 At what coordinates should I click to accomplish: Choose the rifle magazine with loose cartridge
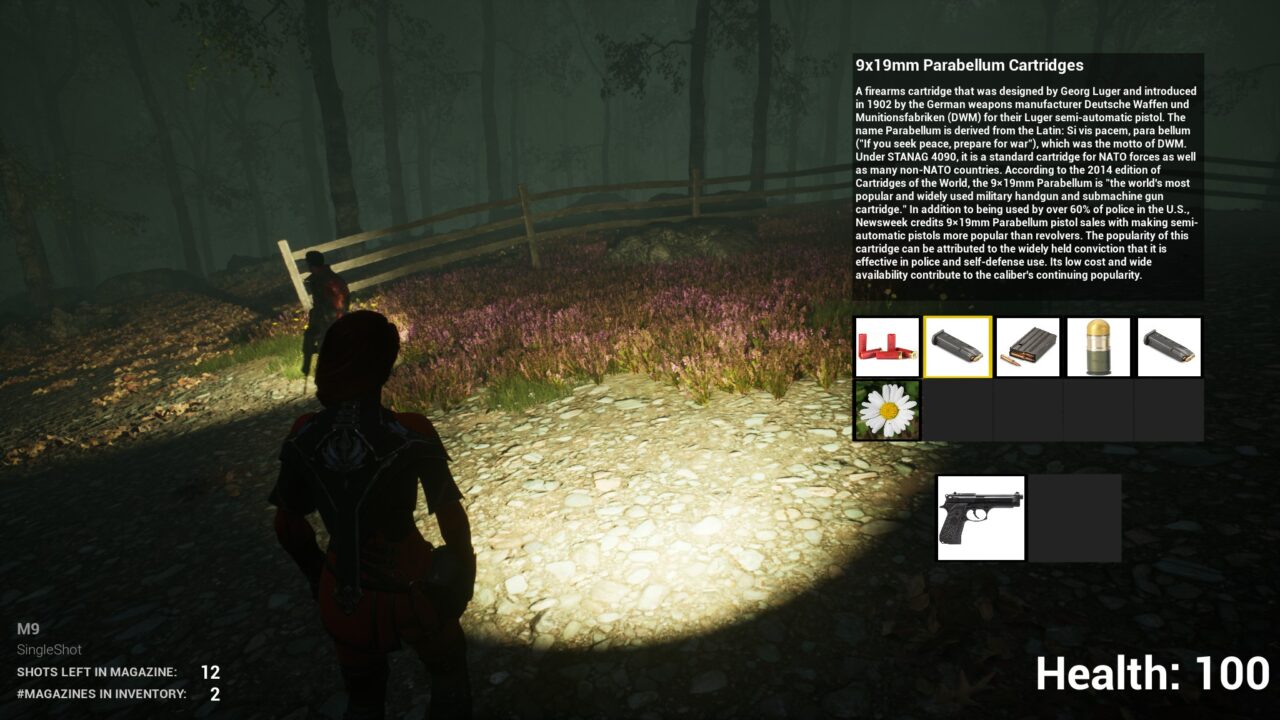(x=1028, y=347)
